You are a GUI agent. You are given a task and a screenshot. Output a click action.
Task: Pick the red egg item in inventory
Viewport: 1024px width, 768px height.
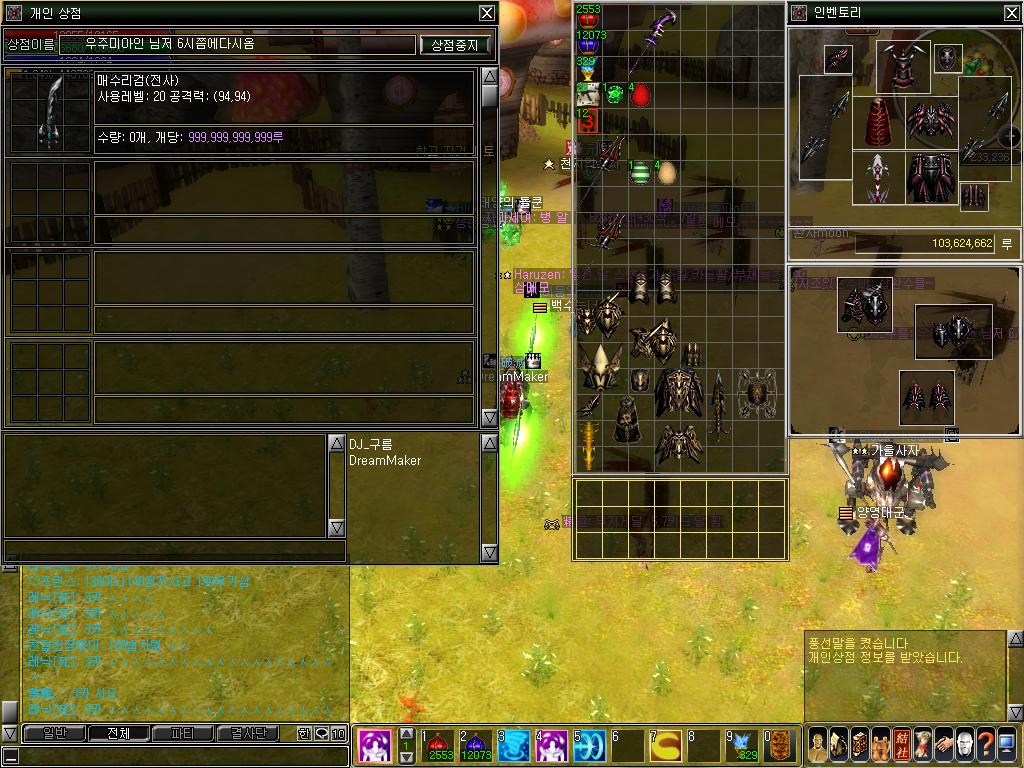[640, 95]
